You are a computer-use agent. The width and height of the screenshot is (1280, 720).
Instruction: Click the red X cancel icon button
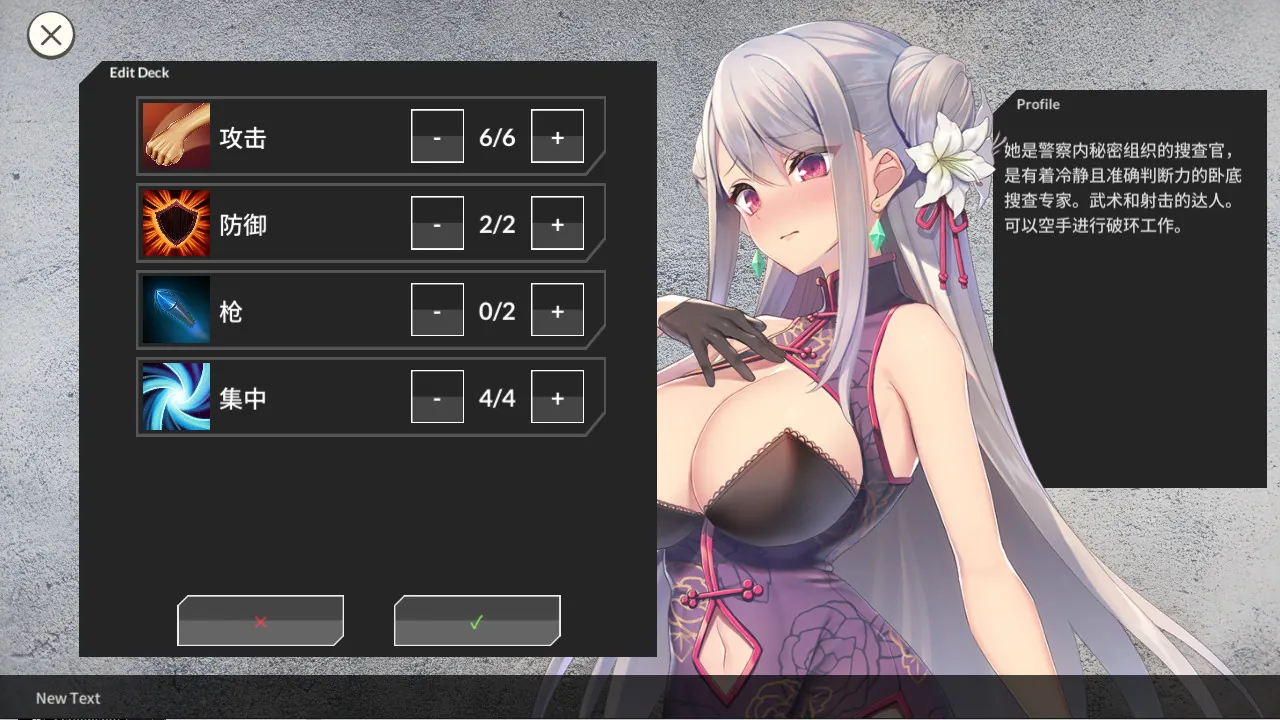[260, 620]
